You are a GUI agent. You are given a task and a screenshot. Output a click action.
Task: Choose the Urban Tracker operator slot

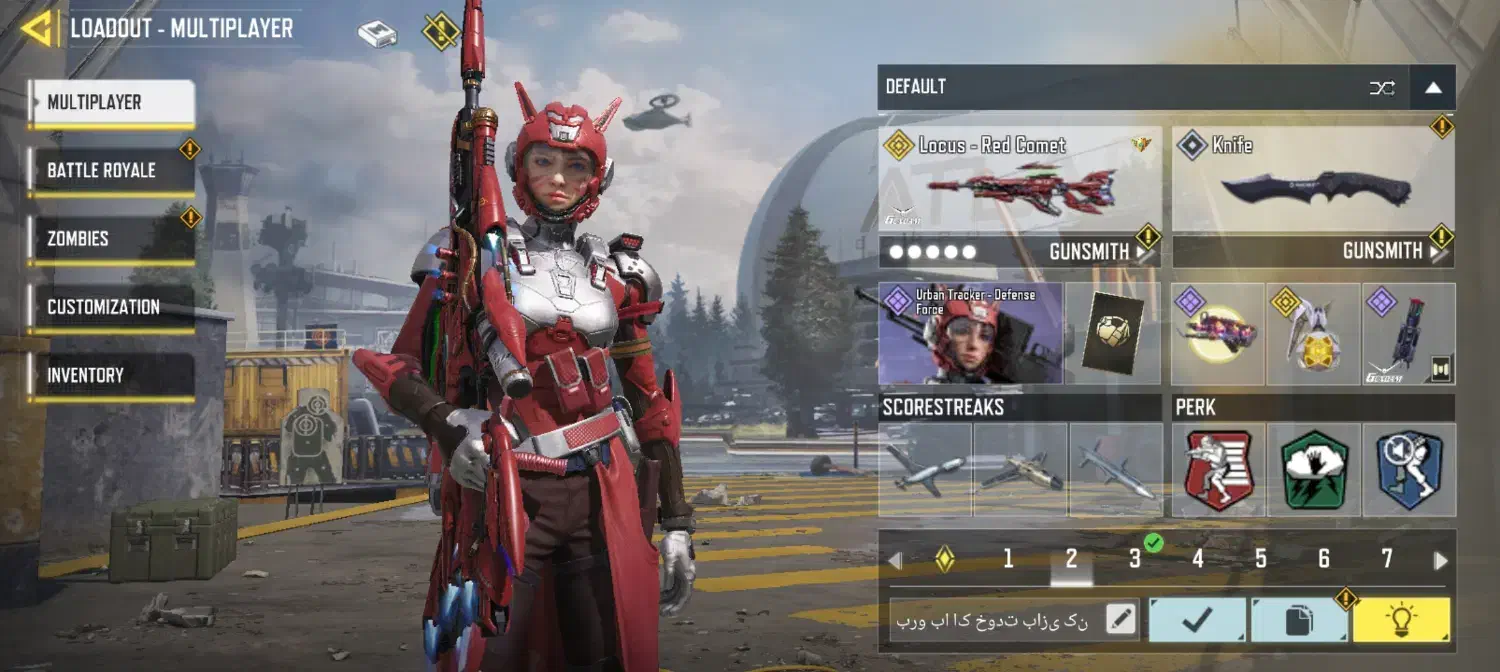[970, 334]
